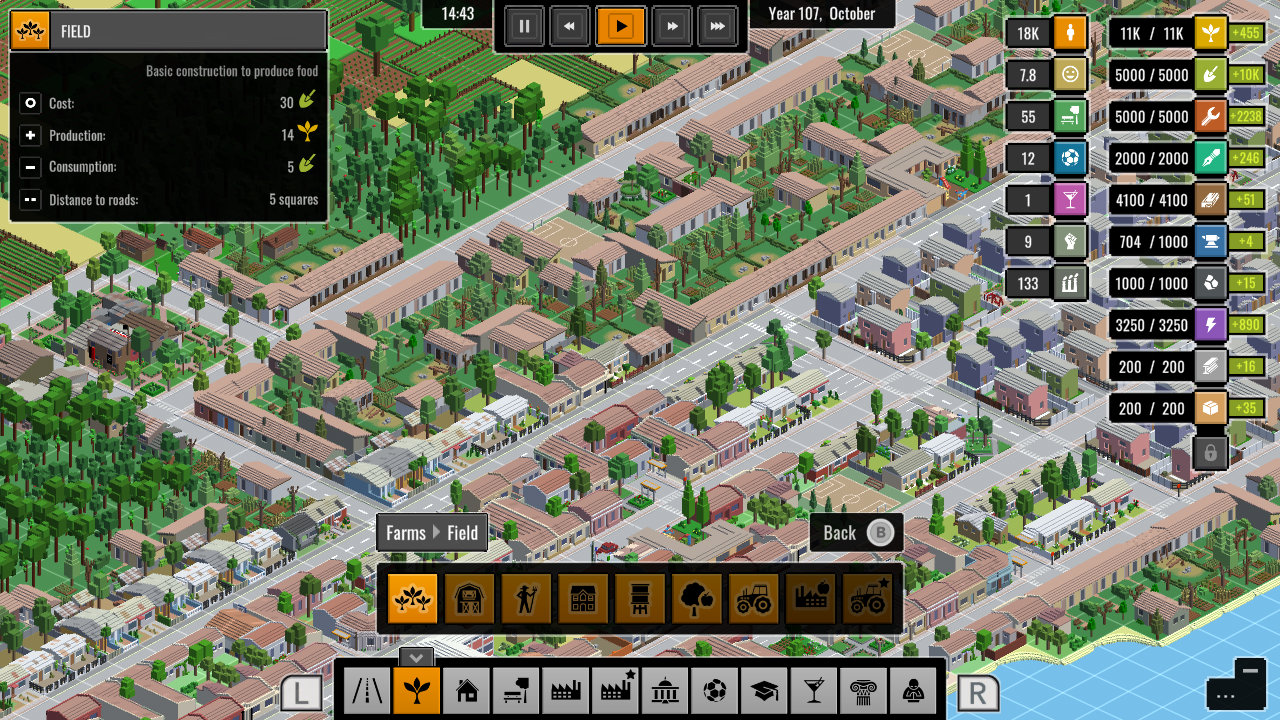Select the Roads tool on the bottom toolbar
This screenshot has height=720, width=1280.
366,690
